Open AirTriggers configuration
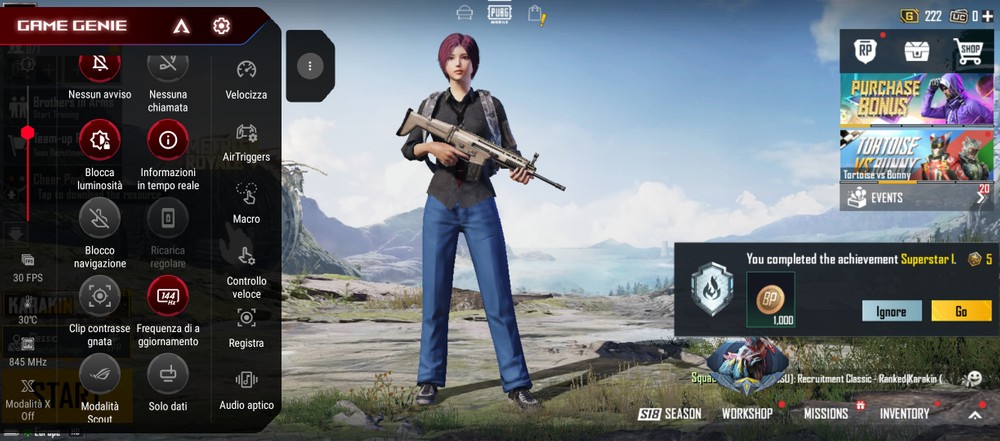This screenshot has height=441, width=1000. tap(246, 133)
